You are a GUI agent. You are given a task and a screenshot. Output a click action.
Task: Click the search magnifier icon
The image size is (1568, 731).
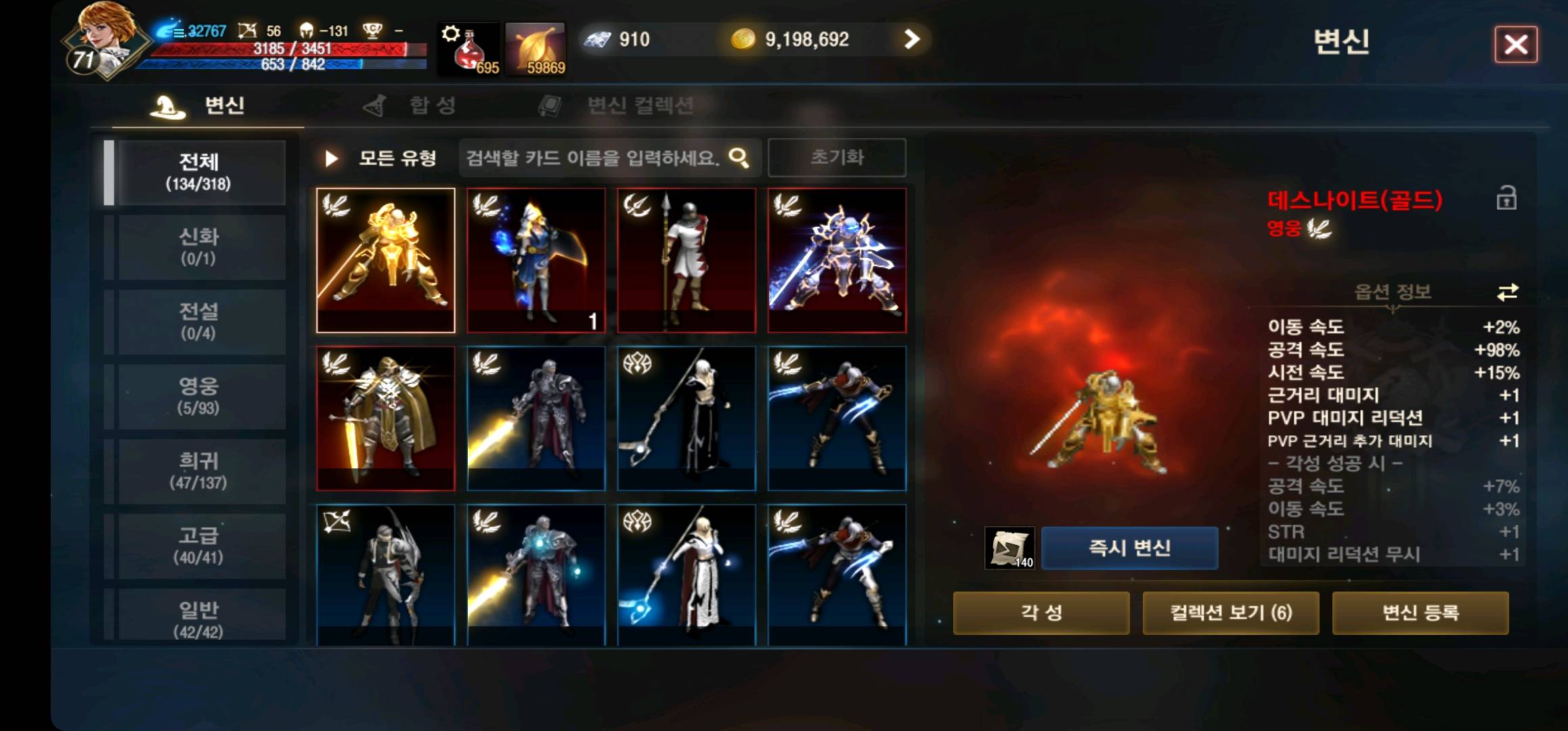[x=737, y=156]
